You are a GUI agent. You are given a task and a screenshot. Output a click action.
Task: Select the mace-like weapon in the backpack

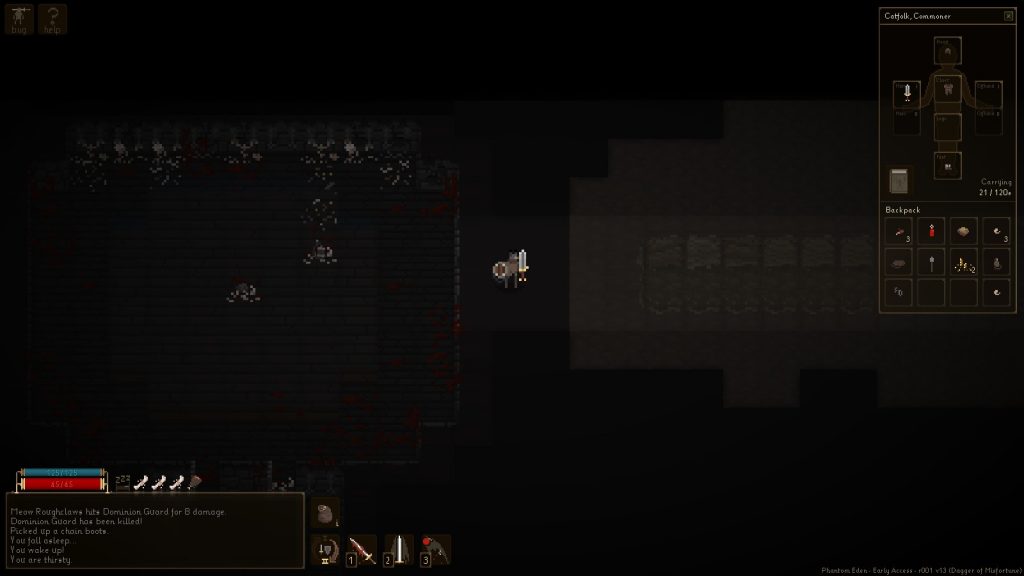point(931,263)
